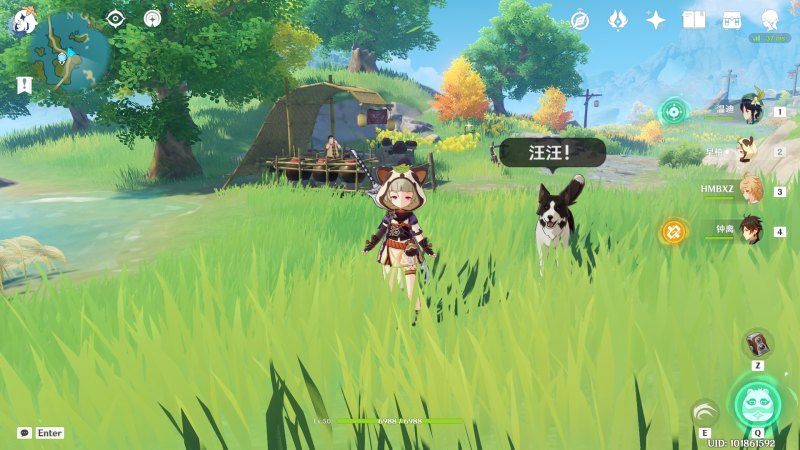Screen dimensions: 800x450
Task: Open the compass events icon
Action: tap(580, 20)
